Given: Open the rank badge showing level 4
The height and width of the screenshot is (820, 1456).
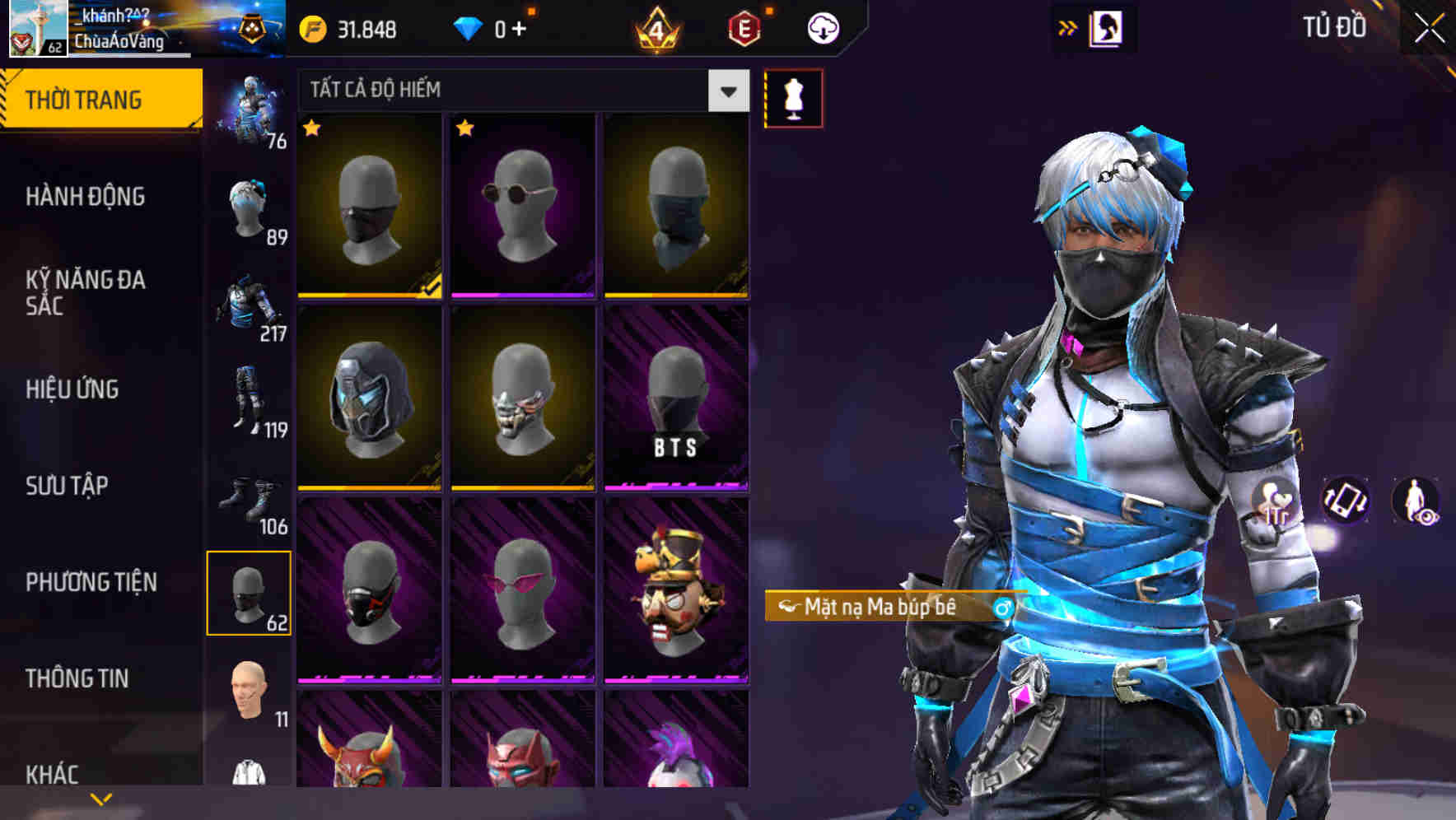Looking at the screenshot, I should tap(658, 27).
